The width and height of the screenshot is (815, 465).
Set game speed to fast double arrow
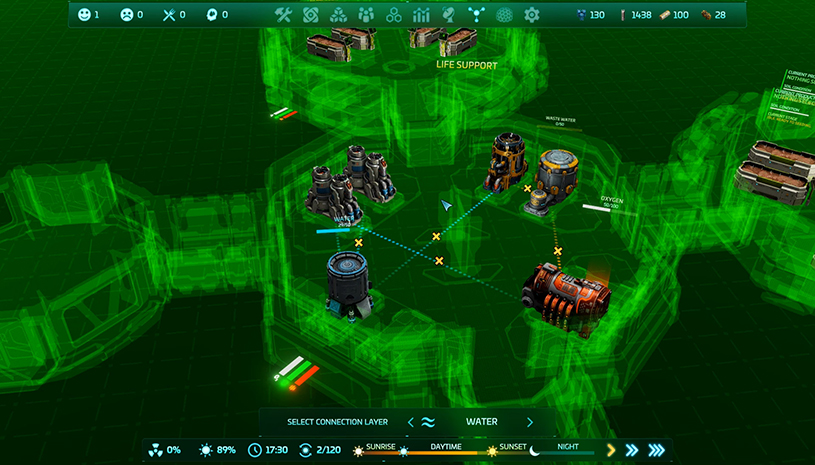coord(632,450)
